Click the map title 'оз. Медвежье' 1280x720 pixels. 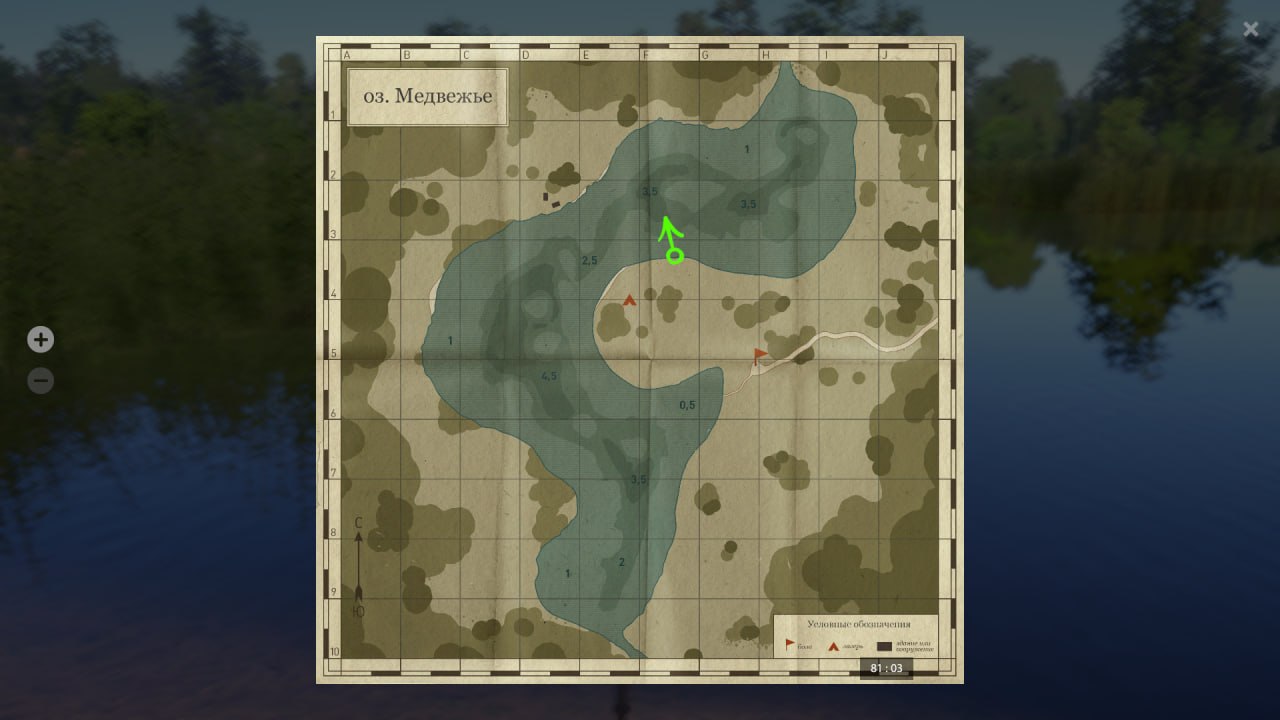tap(427, 96)
